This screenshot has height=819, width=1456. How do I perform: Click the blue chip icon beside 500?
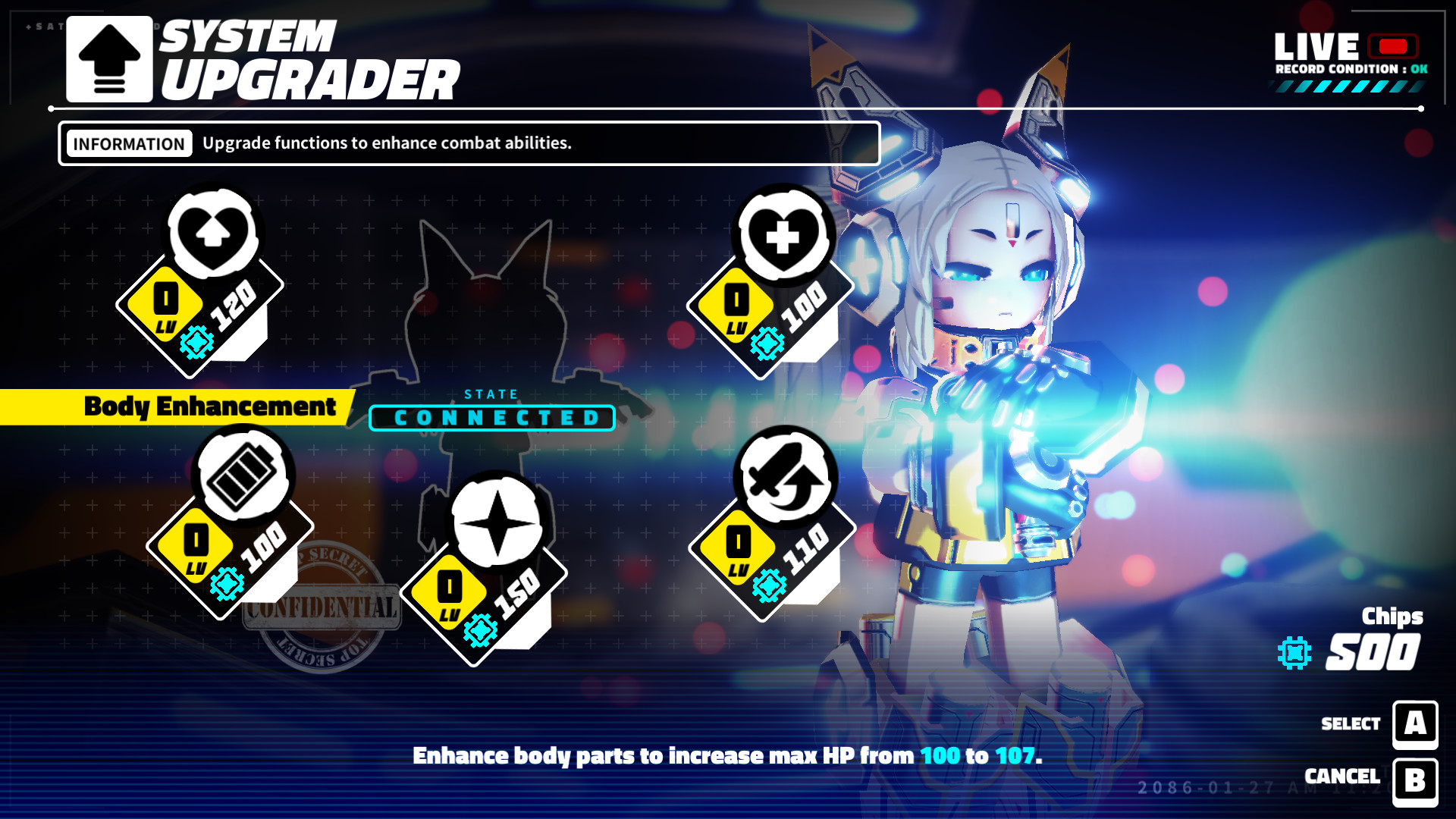click(x=1293, y=651)
